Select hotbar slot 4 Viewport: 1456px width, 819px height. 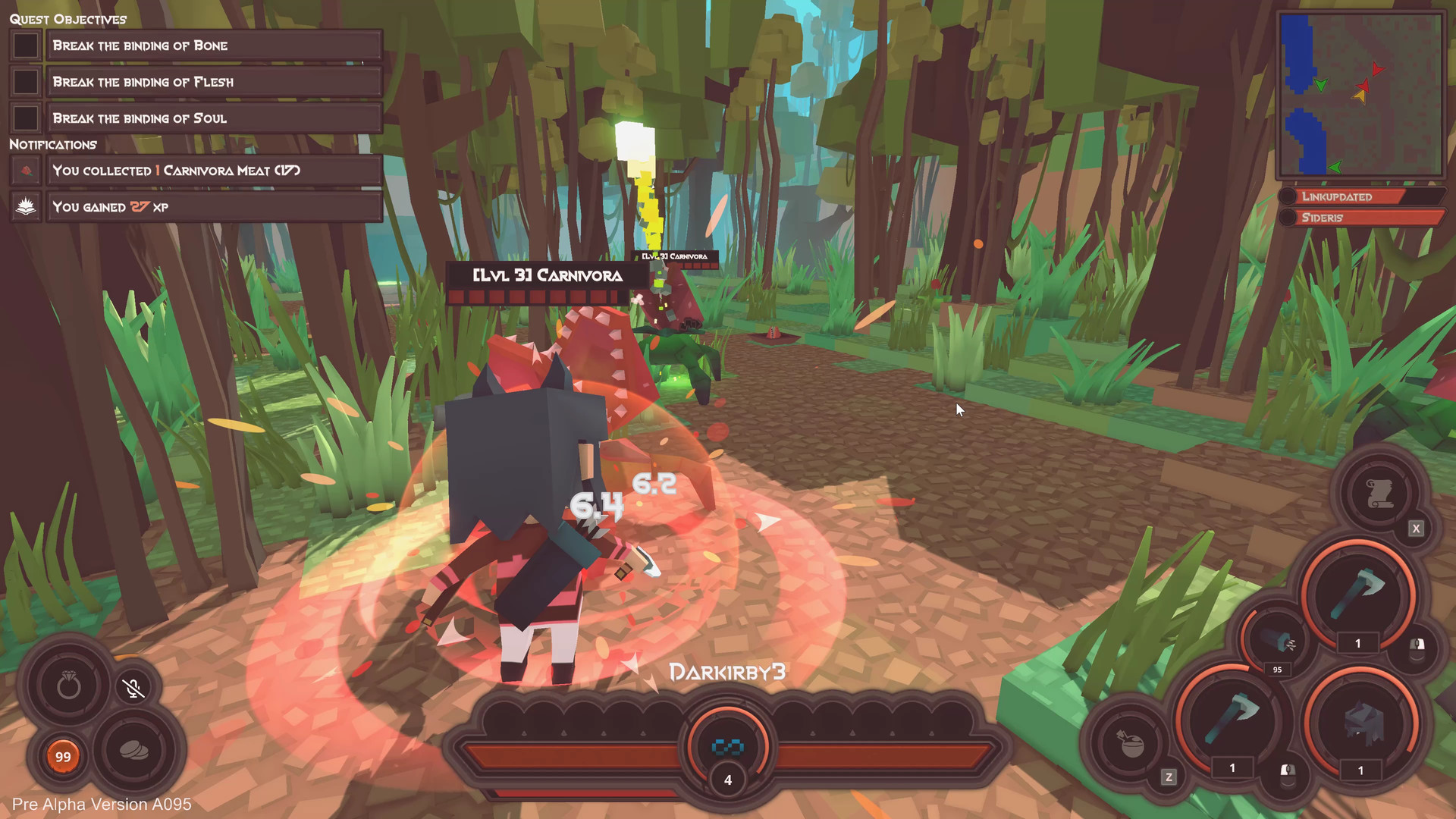point(728,780)
